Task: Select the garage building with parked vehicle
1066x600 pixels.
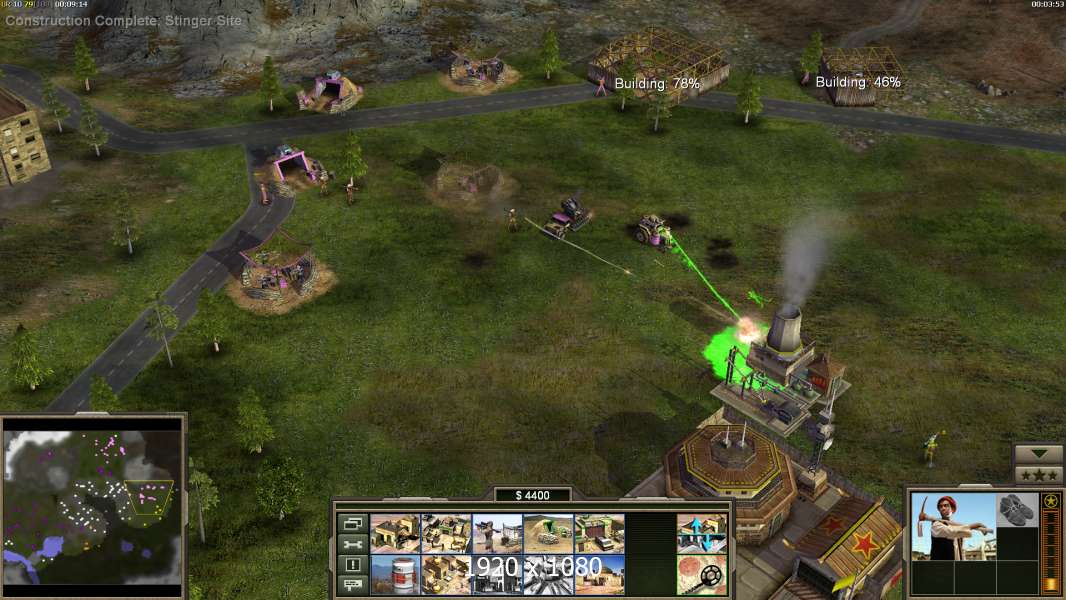Action: [x=599, y=533]
